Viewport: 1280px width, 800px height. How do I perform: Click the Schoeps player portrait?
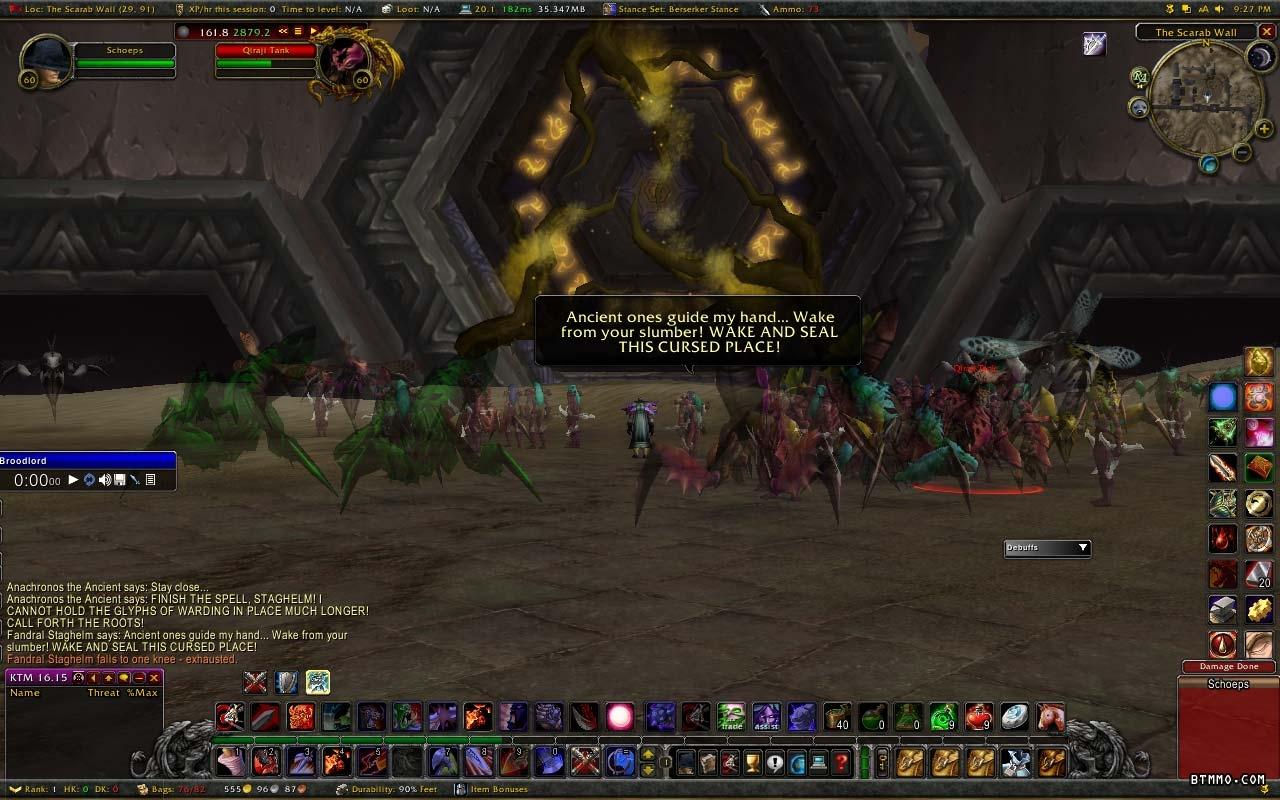pyautogui.click(x=46, y=62)
